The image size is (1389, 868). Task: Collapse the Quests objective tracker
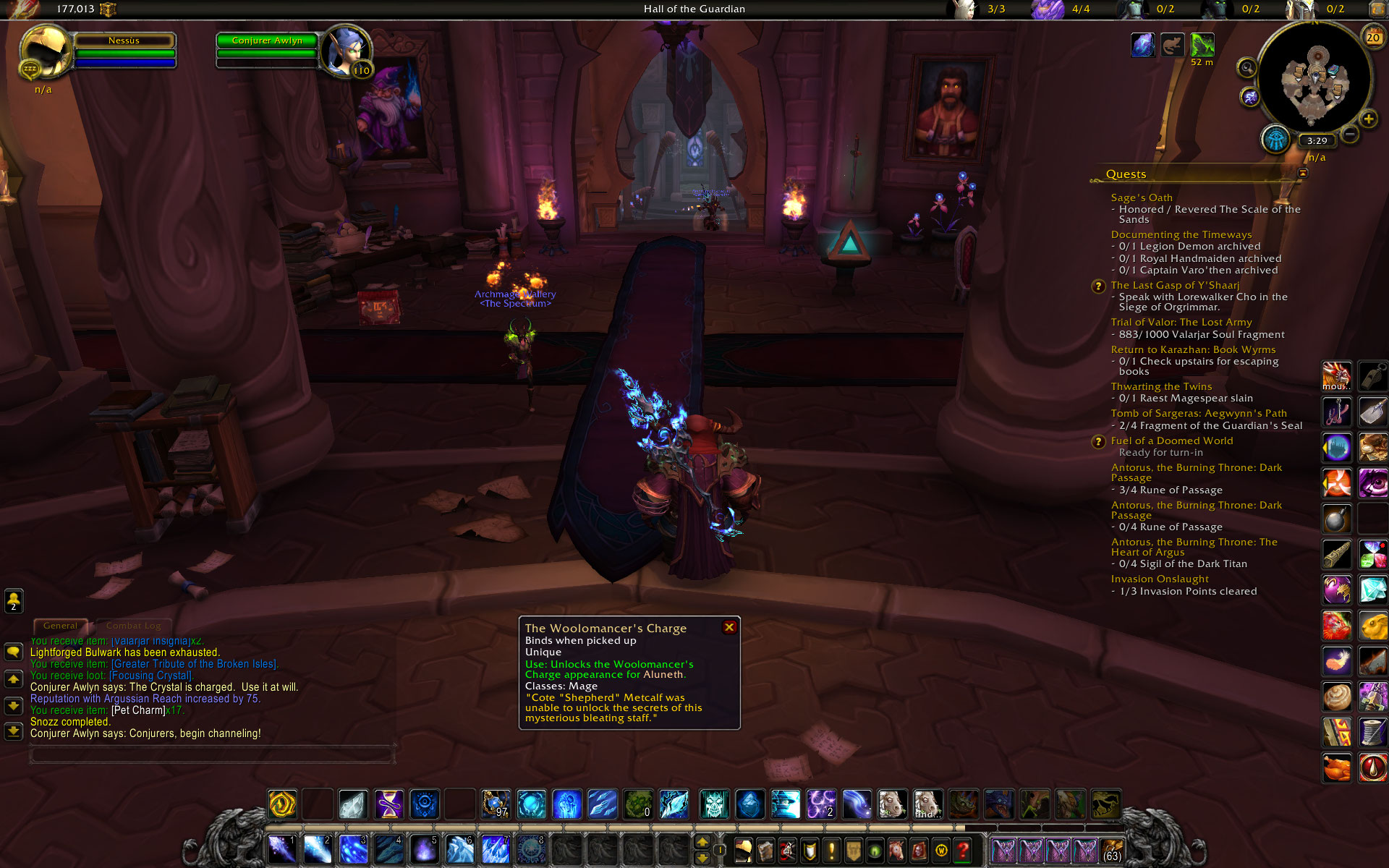(1303, 173)
